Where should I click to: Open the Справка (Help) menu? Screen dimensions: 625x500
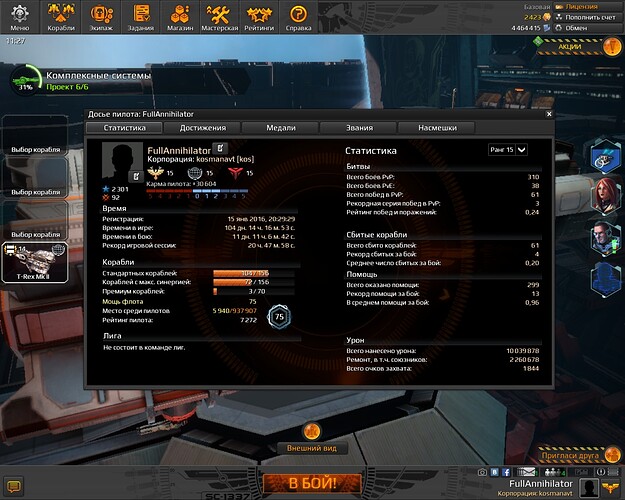click(x=298, y=17)
